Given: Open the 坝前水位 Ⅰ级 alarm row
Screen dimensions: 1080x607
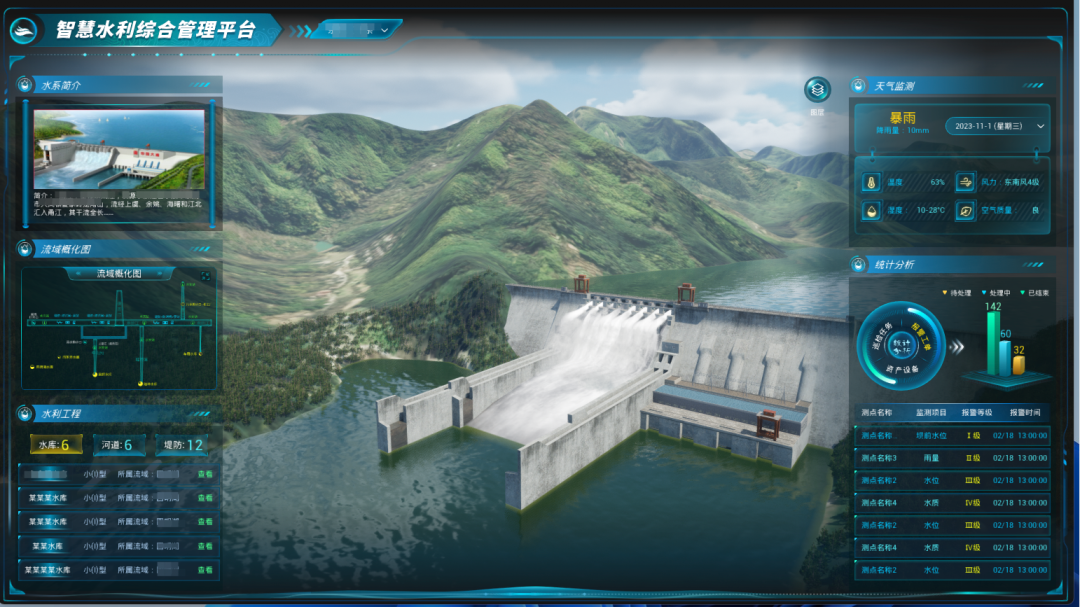Looking at the screenshot, I should pyautogui.click(x=952, y=436).
